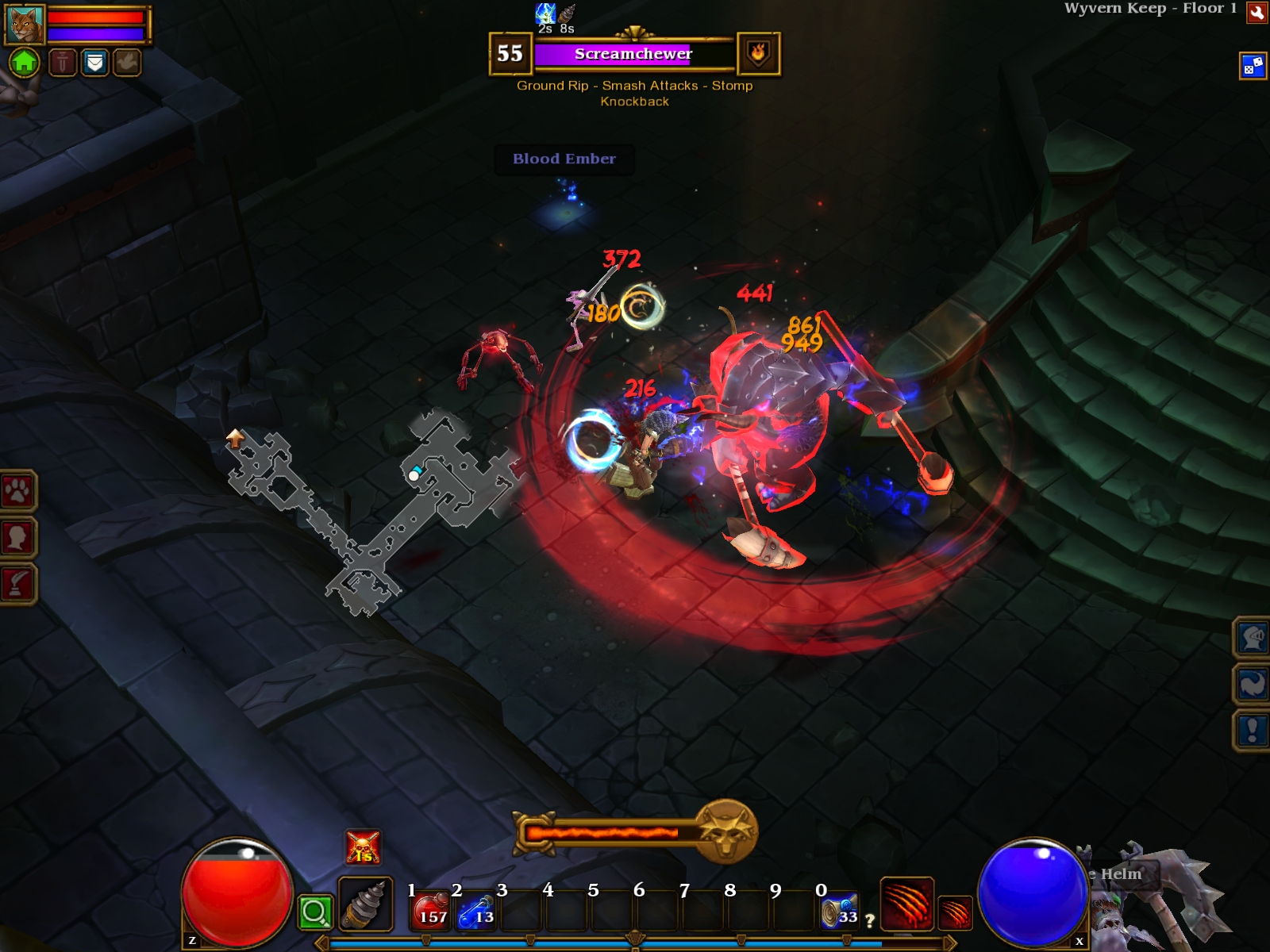Open the exclamation mark quest button

(x=1252, y=730)
